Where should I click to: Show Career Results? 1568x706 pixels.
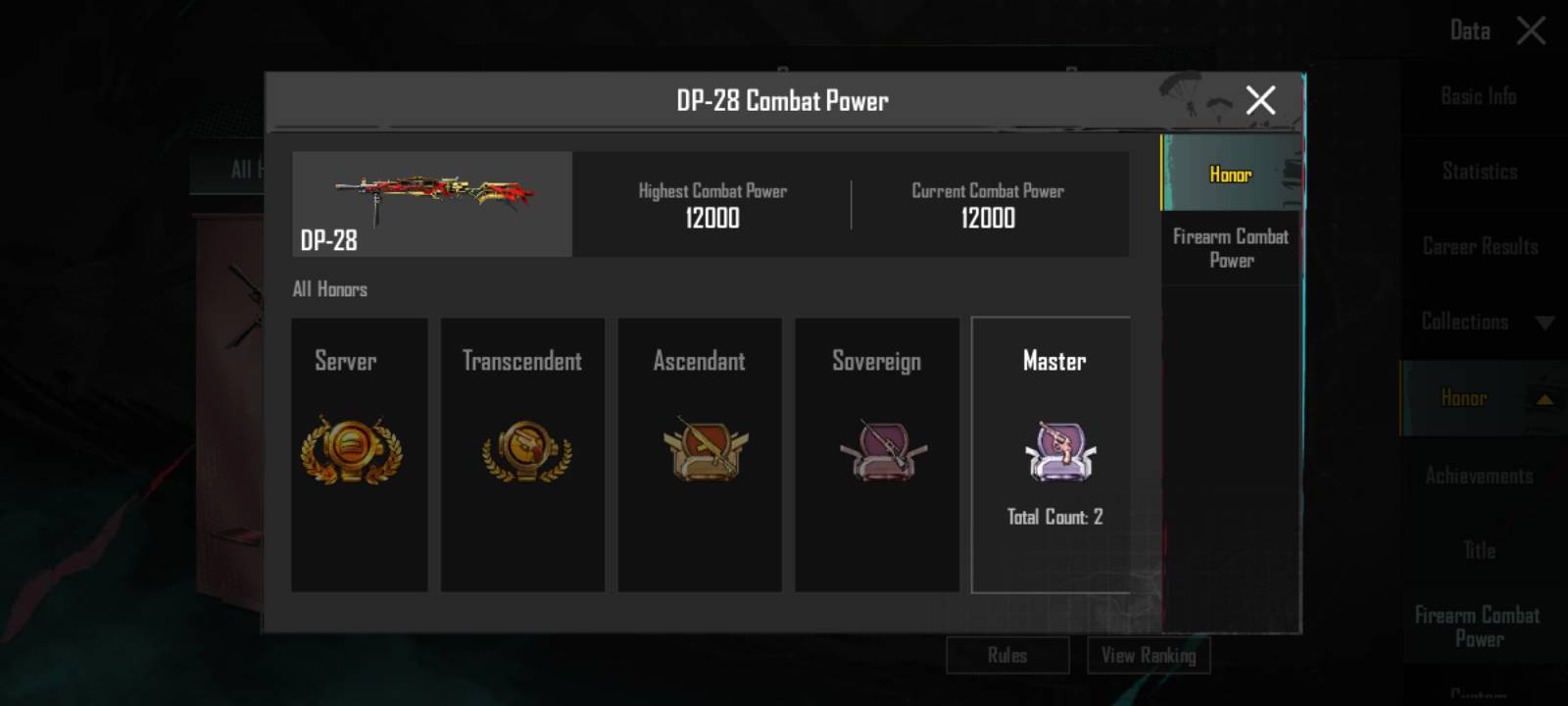tap(1480, 246)
